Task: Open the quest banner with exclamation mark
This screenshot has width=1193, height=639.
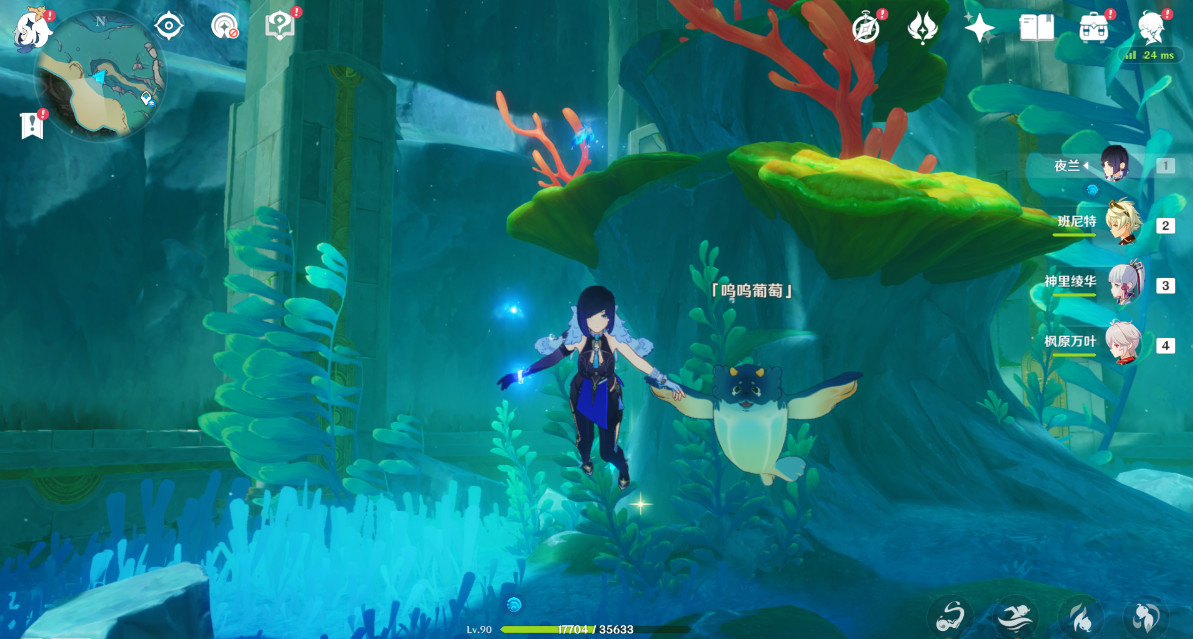Action: 30,125
